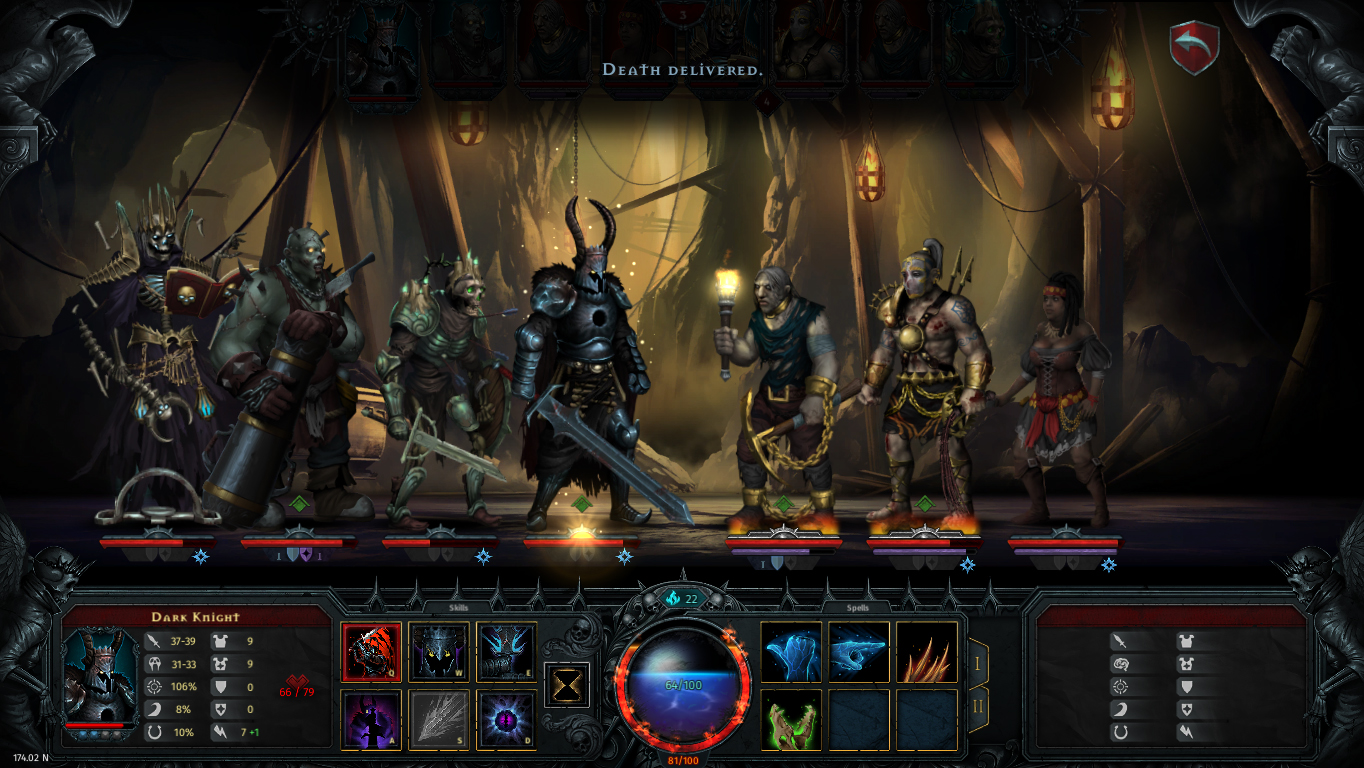Choose the purple horned silhouette skill
1364x768 pixels.
click(x=371, y=719)
